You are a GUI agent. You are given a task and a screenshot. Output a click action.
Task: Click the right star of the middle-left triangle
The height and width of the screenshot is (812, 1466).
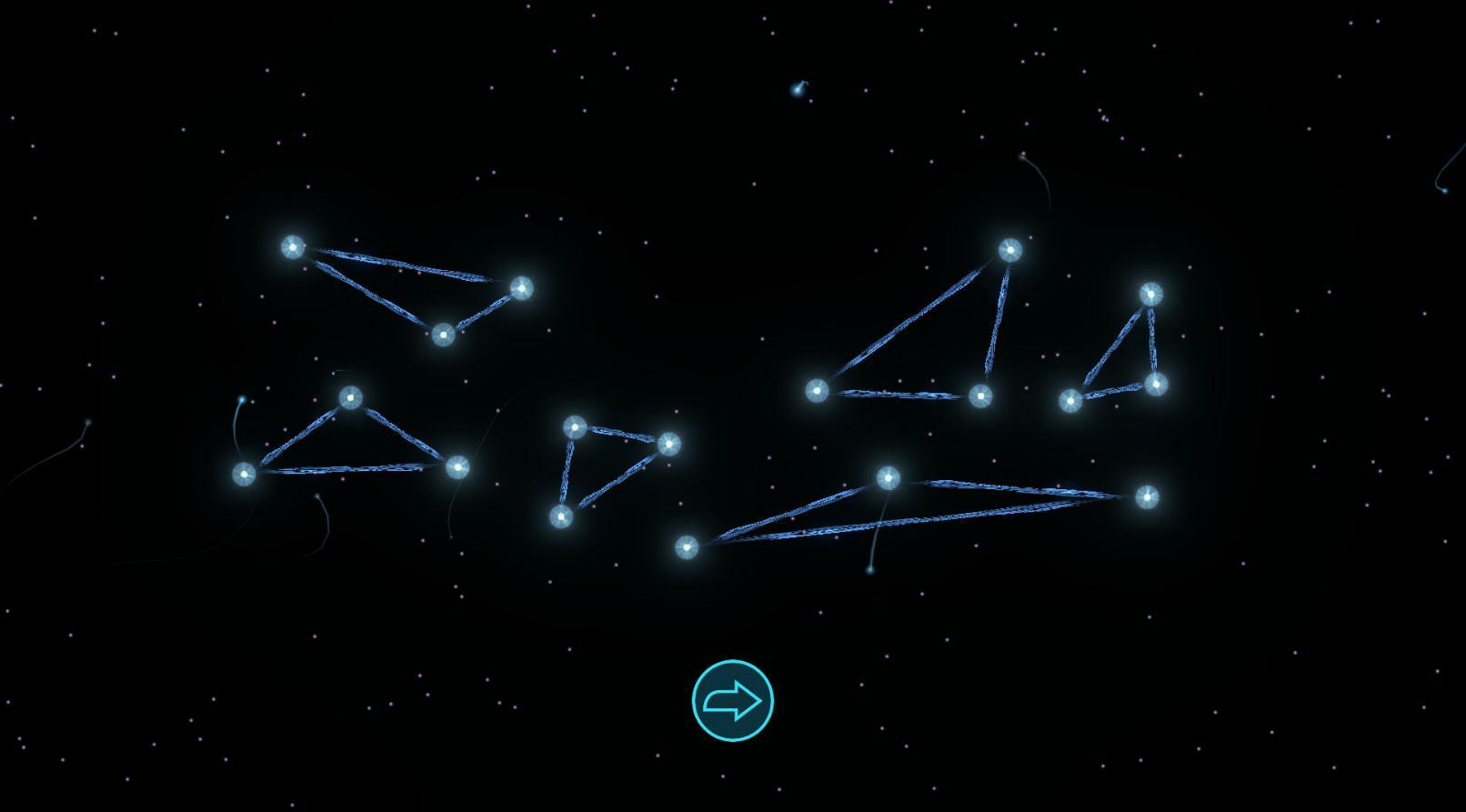tap(459, 466)
